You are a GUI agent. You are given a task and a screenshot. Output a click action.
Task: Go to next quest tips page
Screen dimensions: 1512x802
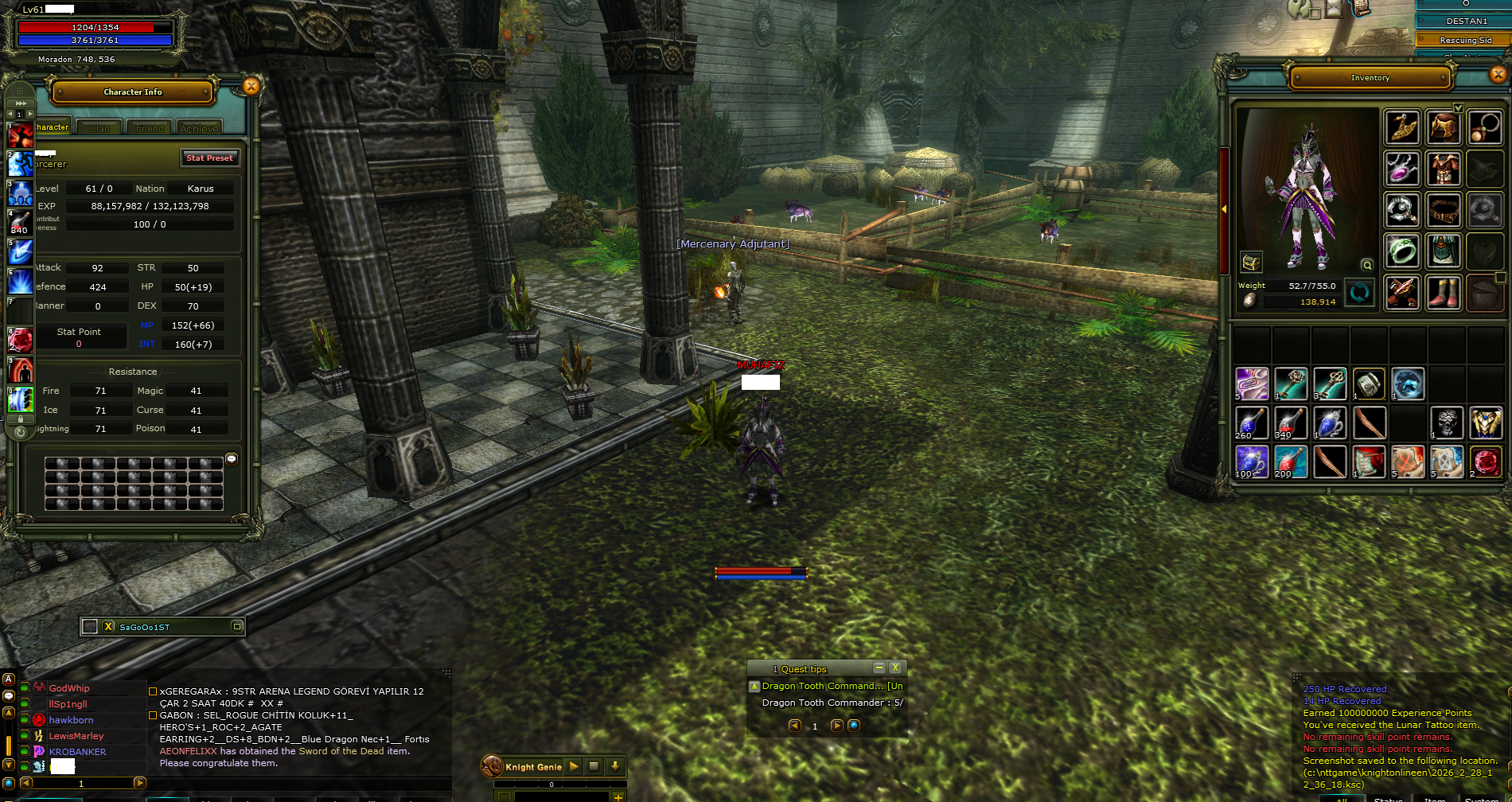[836, 726]
